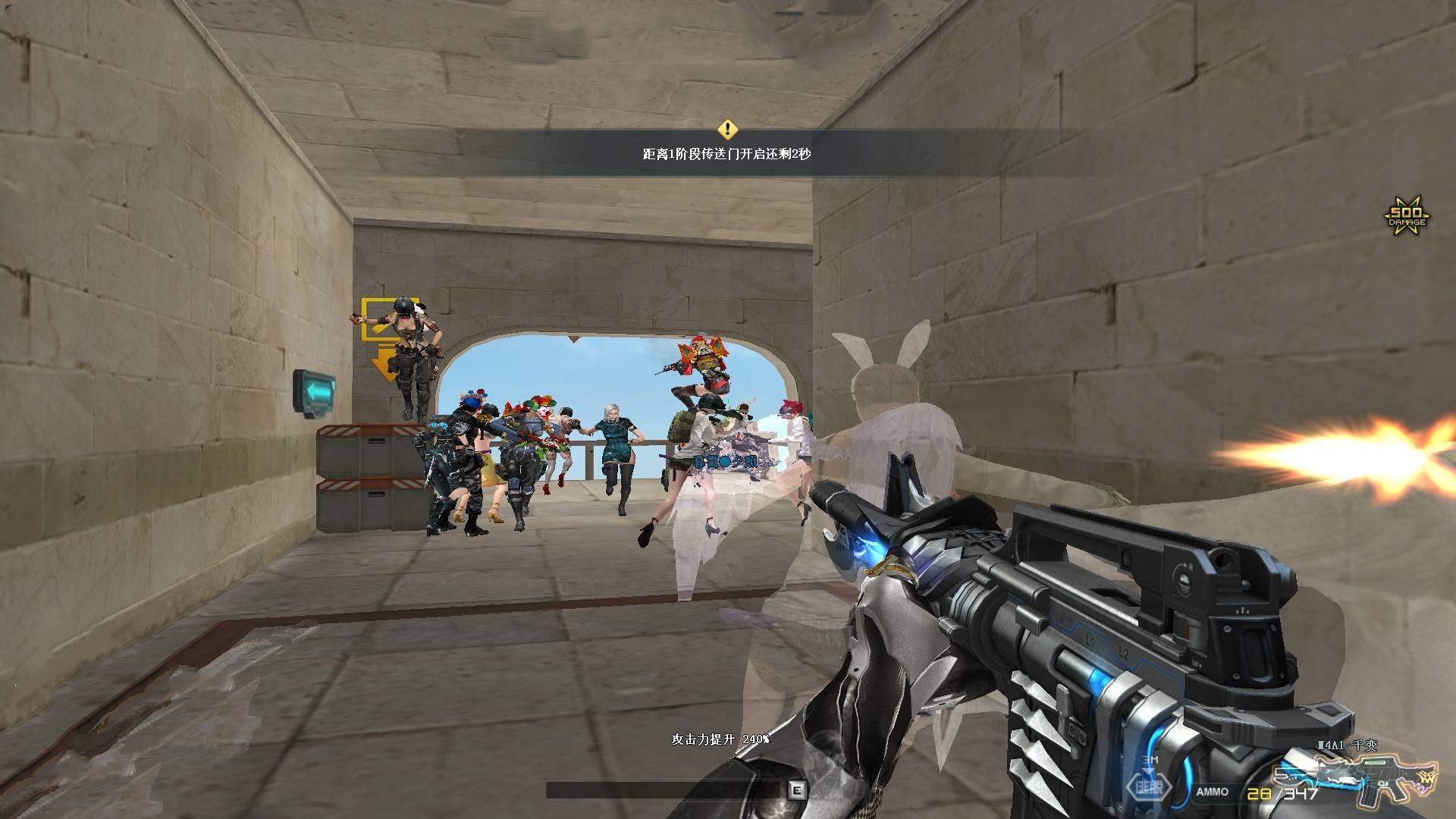Activate the hexagonal 3M skill badge
Image resolution: width=1456 pixels, height=819 pixels.
pos(1149,786)
